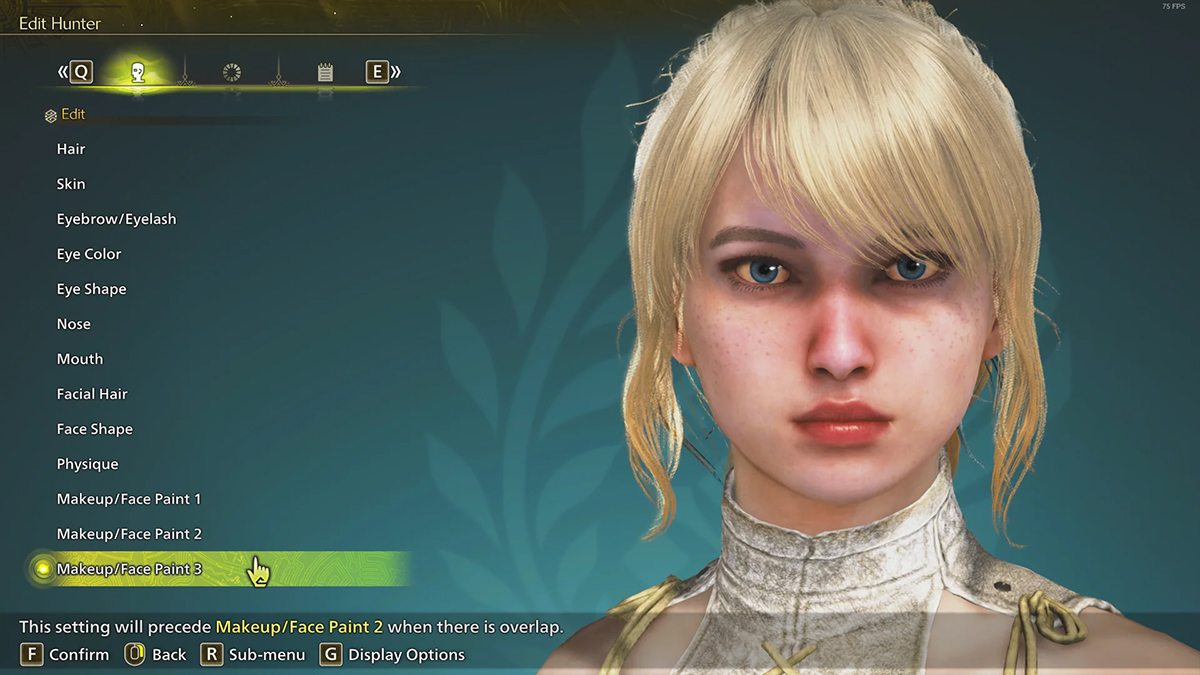
Task: Click the Confirm button label
Action: coord(78,655)
